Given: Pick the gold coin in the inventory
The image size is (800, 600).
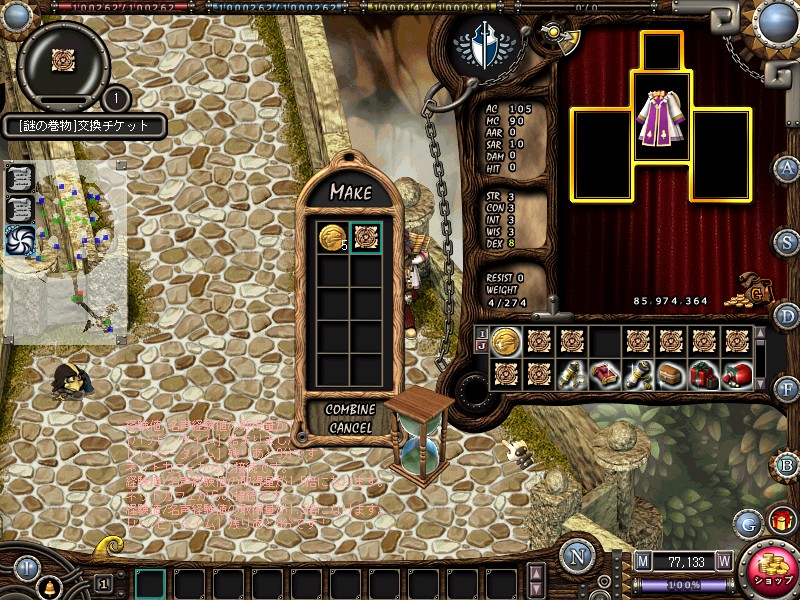Looking at the screenshot, I should pyautogui.click(x=506, y=341).
